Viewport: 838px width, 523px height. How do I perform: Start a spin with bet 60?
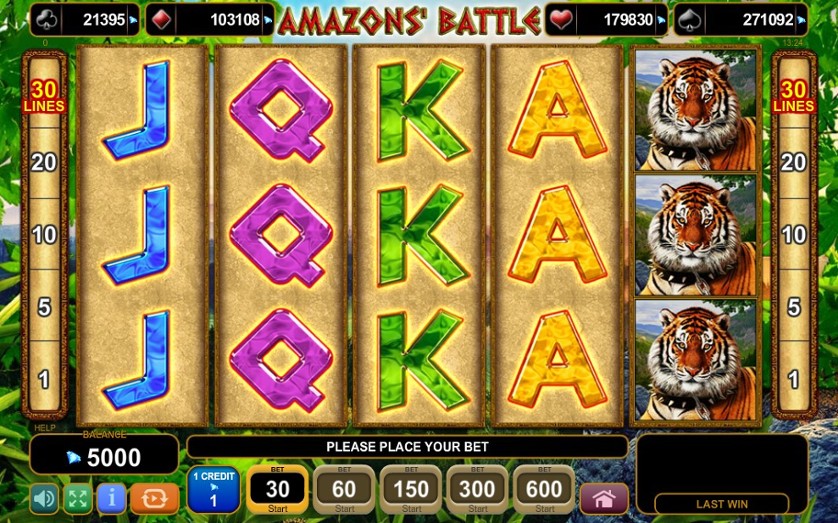[344, 489]
